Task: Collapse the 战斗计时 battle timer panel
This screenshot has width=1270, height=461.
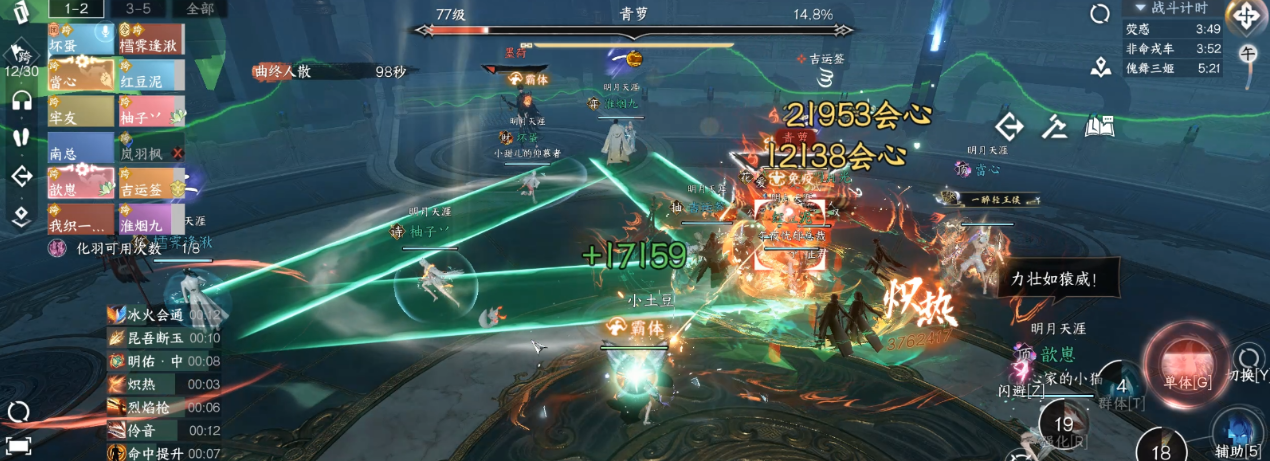Action: click(1139, 8)
